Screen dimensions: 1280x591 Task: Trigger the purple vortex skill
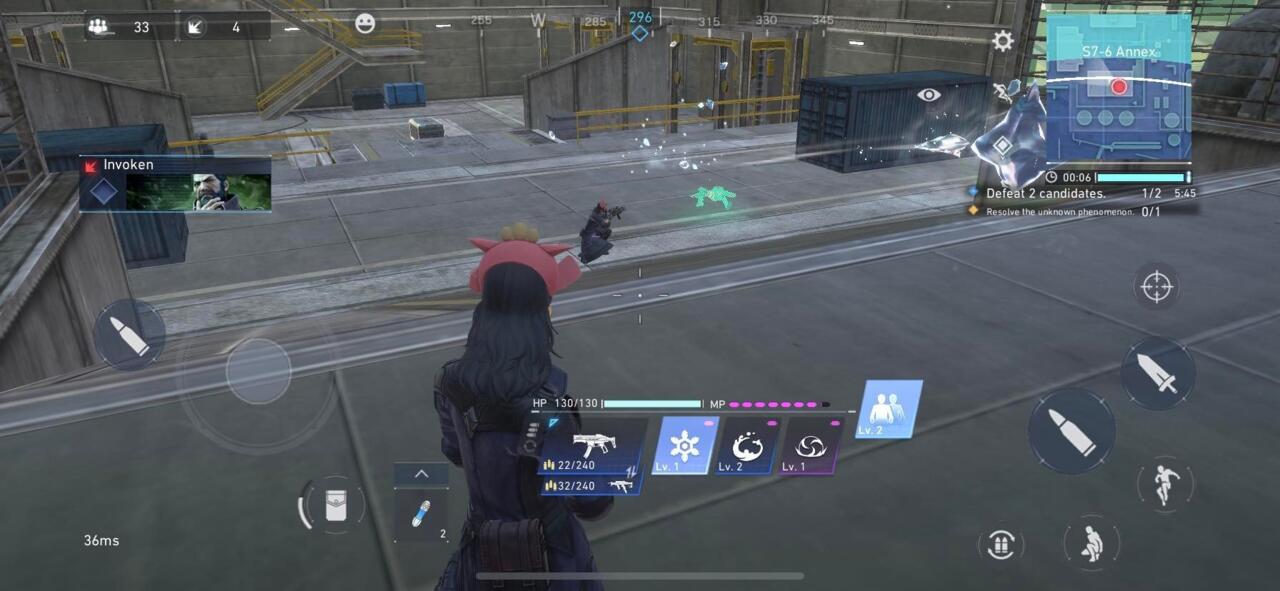coord(808,446)
